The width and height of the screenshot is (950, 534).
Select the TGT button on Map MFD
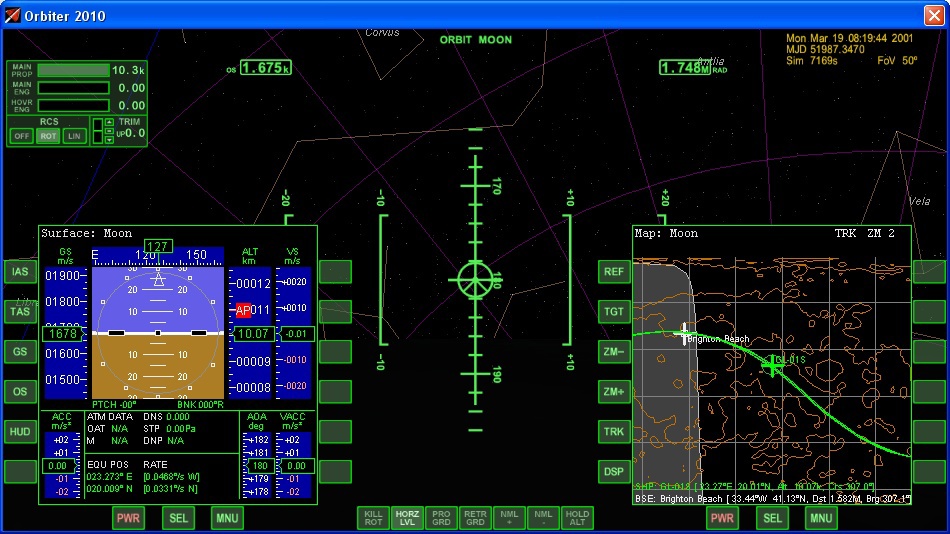[613, 312]
